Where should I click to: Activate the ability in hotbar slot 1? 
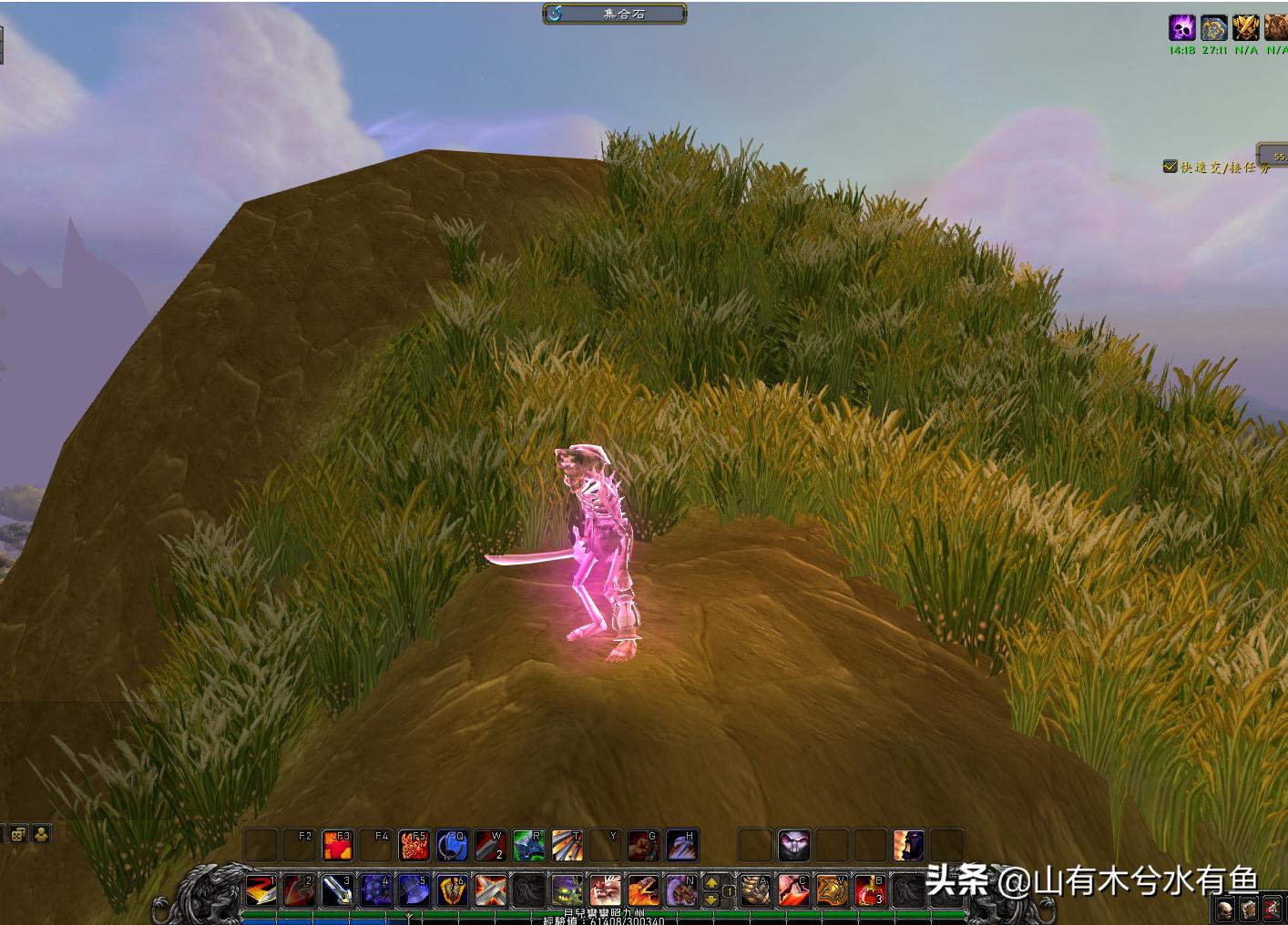[261, 889]
